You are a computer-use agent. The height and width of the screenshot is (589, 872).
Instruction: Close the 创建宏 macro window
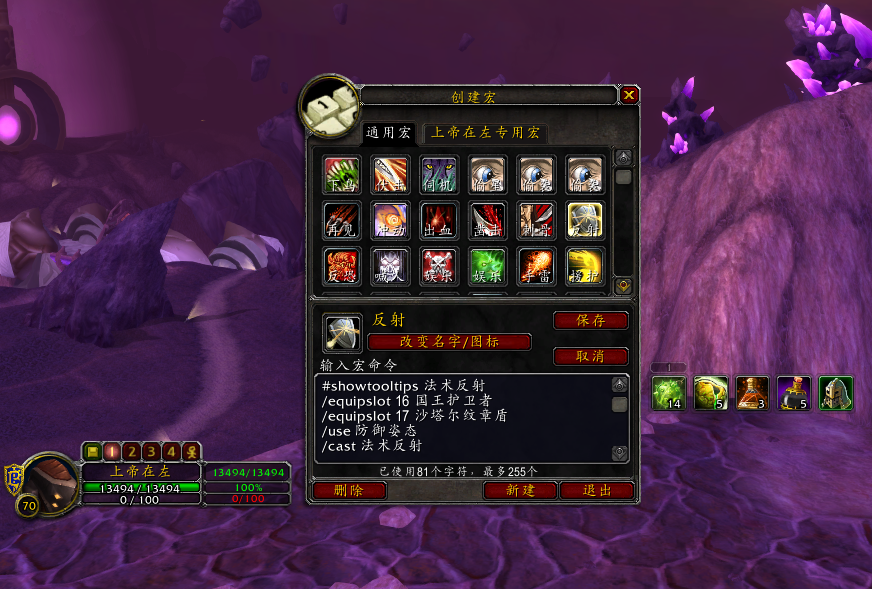629,95
